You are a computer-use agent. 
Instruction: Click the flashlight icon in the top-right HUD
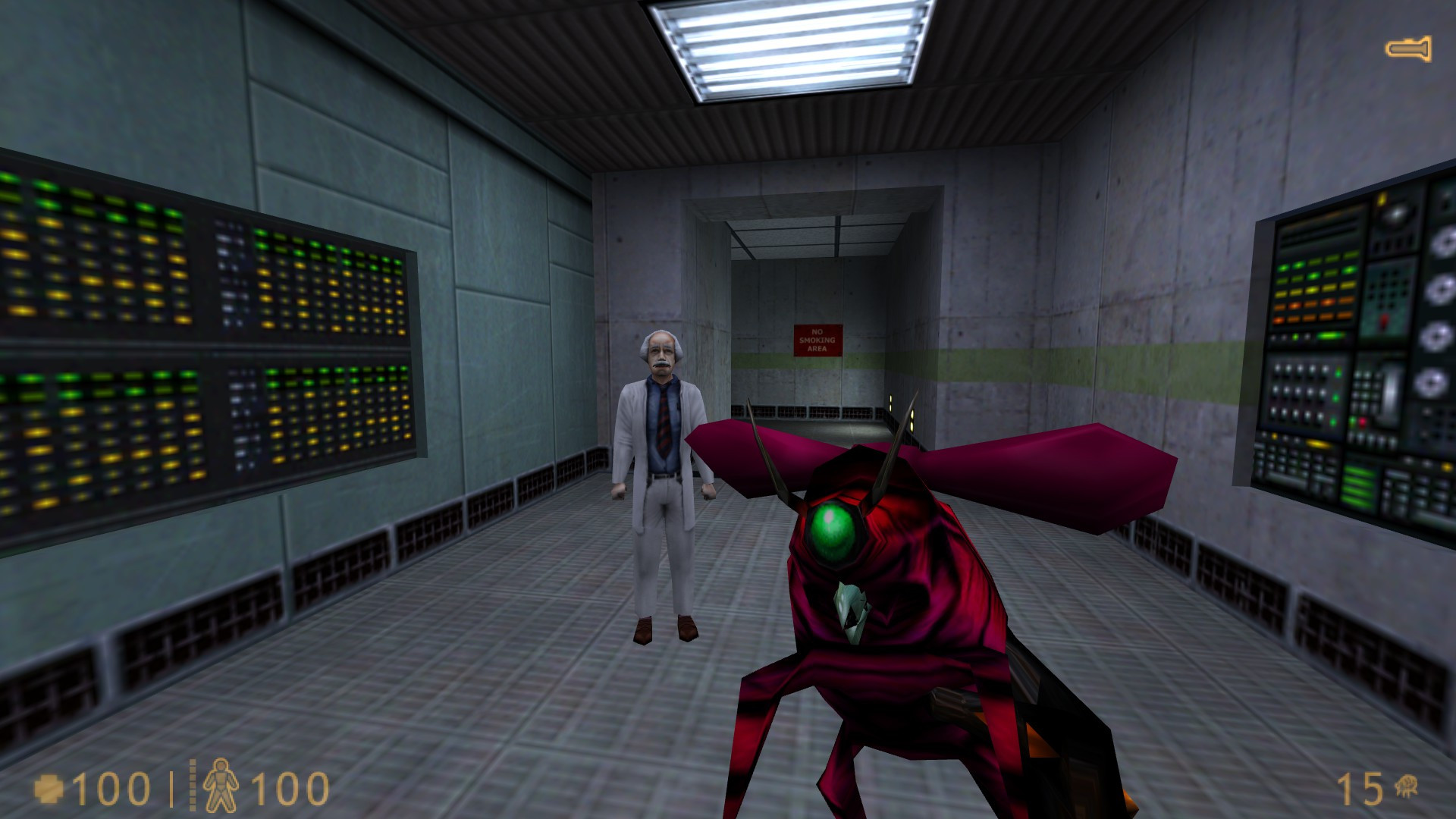click(x=1407, y=48)
